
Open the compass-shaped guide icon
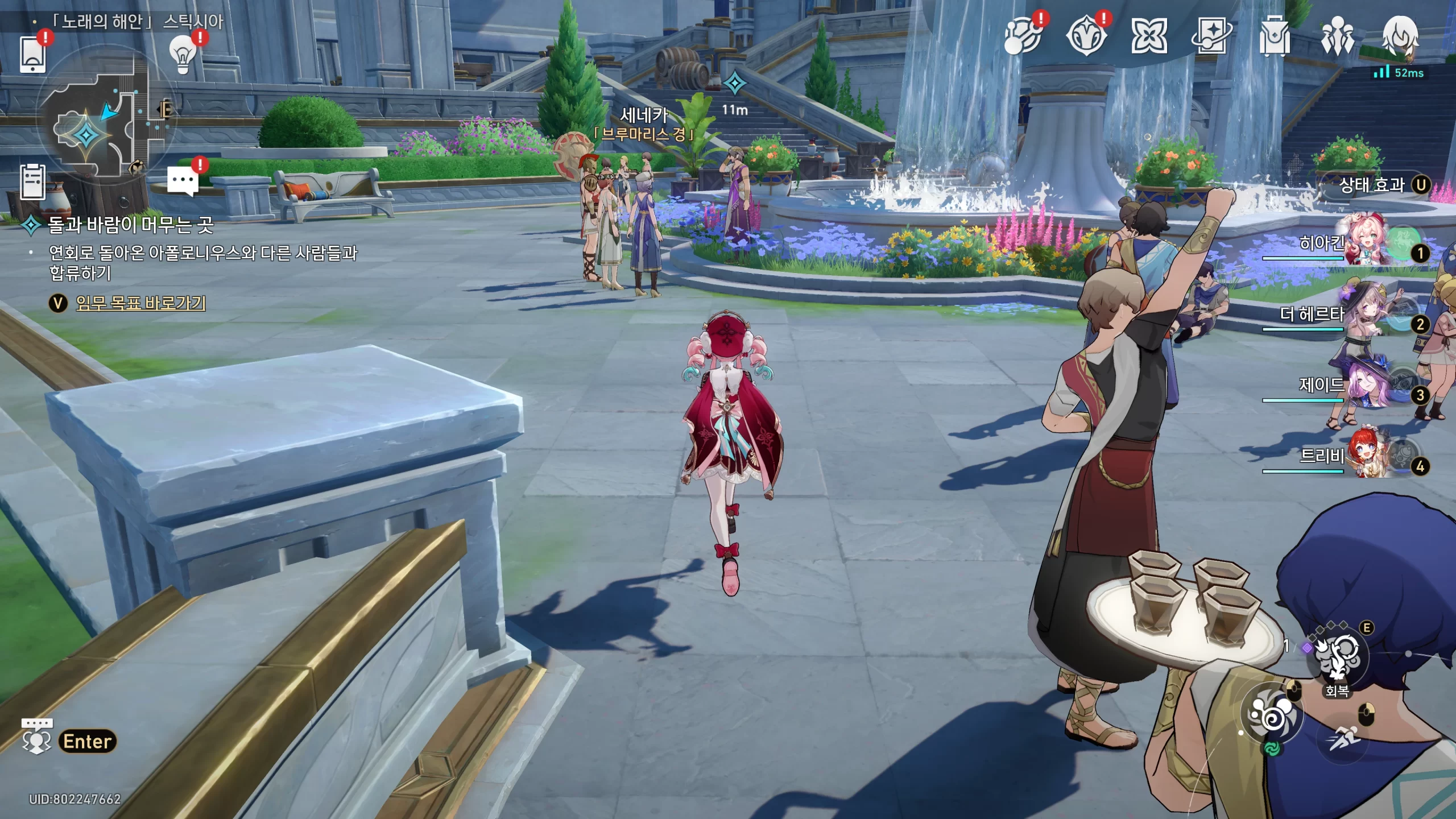(1086, 36)
